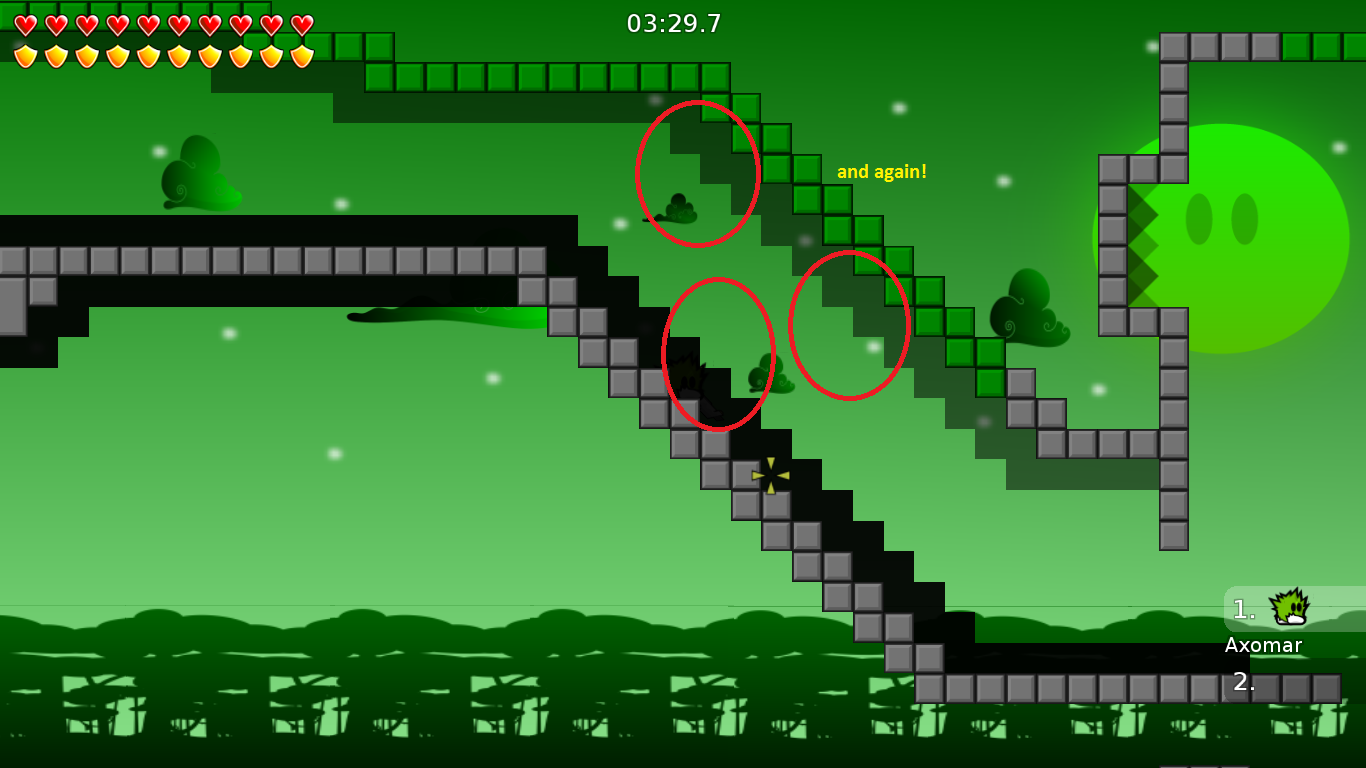Click the empty red circle on the right
1366x768 pixels.
pos(849,327)
